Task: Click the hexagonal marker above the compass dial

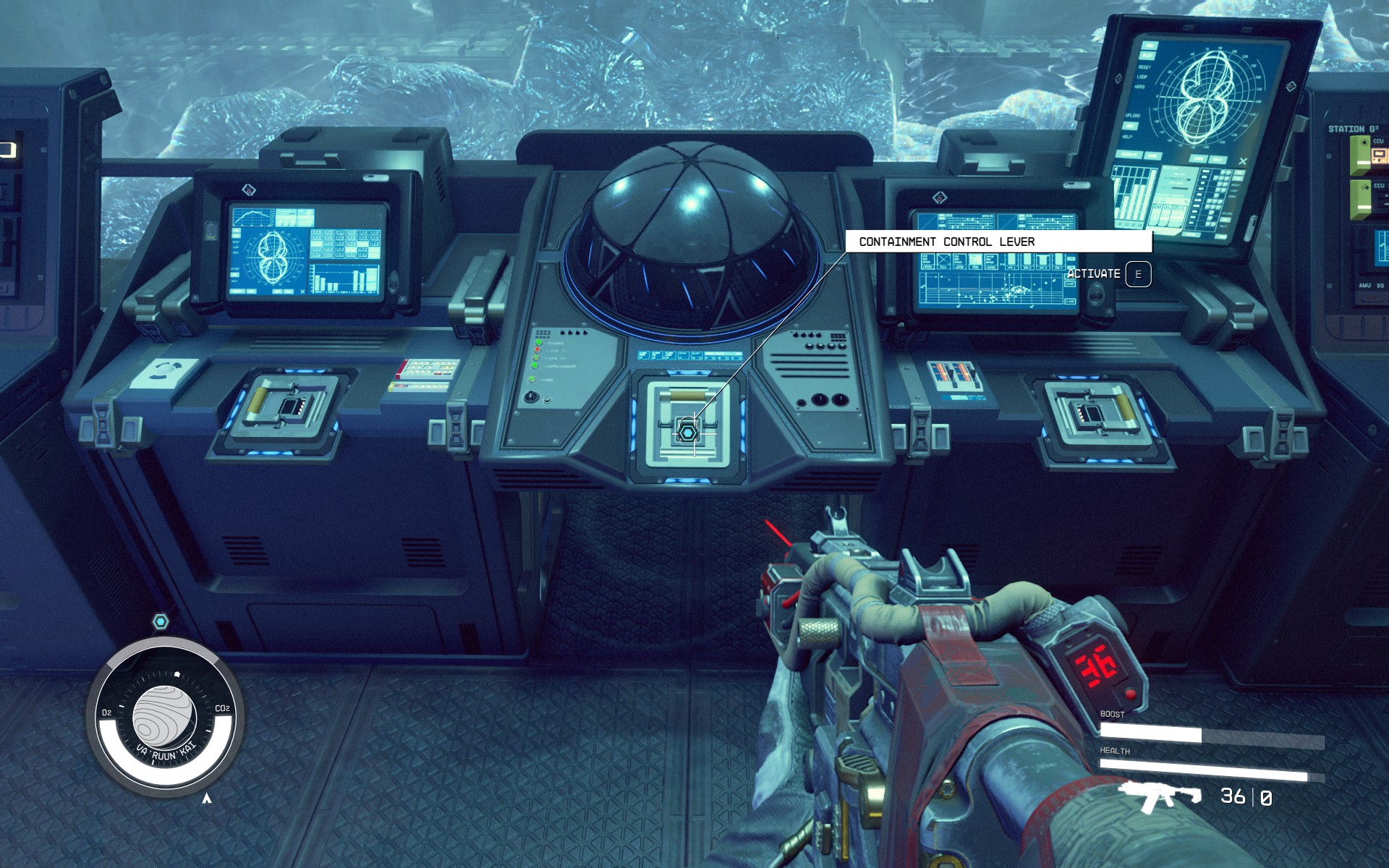Action: [161, 620]
